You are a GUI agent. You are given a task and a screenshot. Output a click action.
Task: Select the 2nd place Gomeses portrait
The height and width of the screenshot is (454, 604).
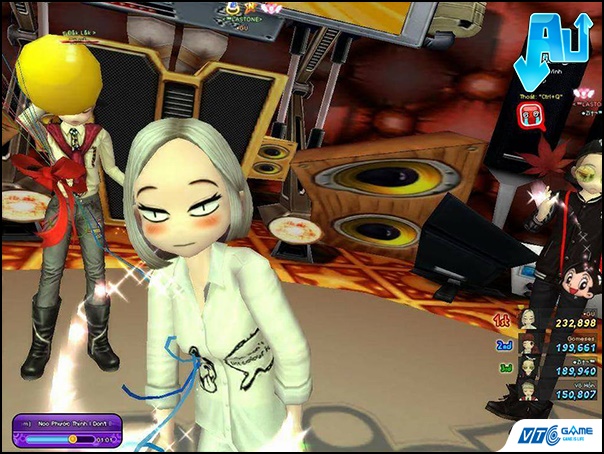pos(527,345)
